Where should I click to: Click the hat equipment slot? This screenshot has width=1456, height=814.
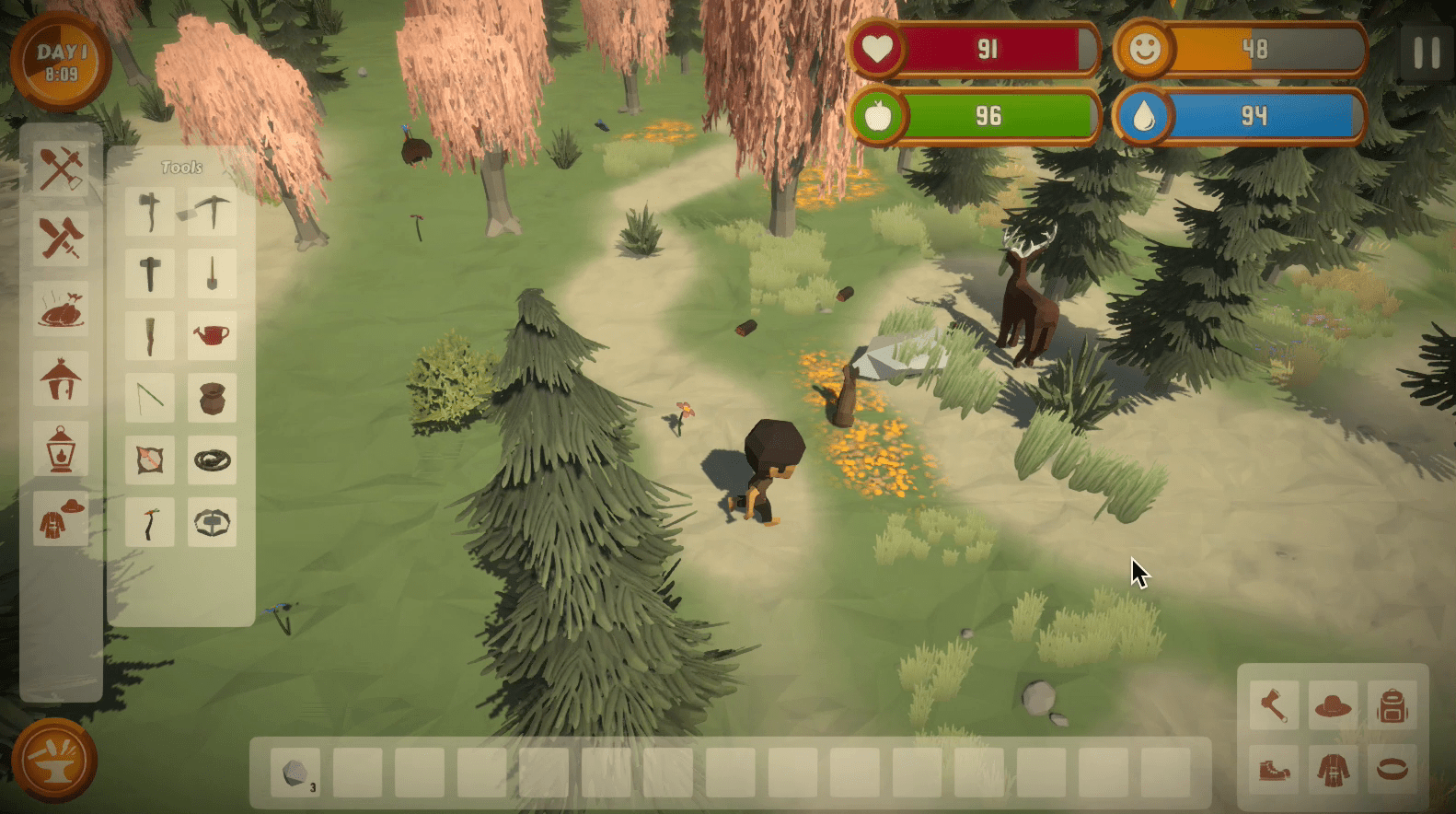(x=1333, y=706)
